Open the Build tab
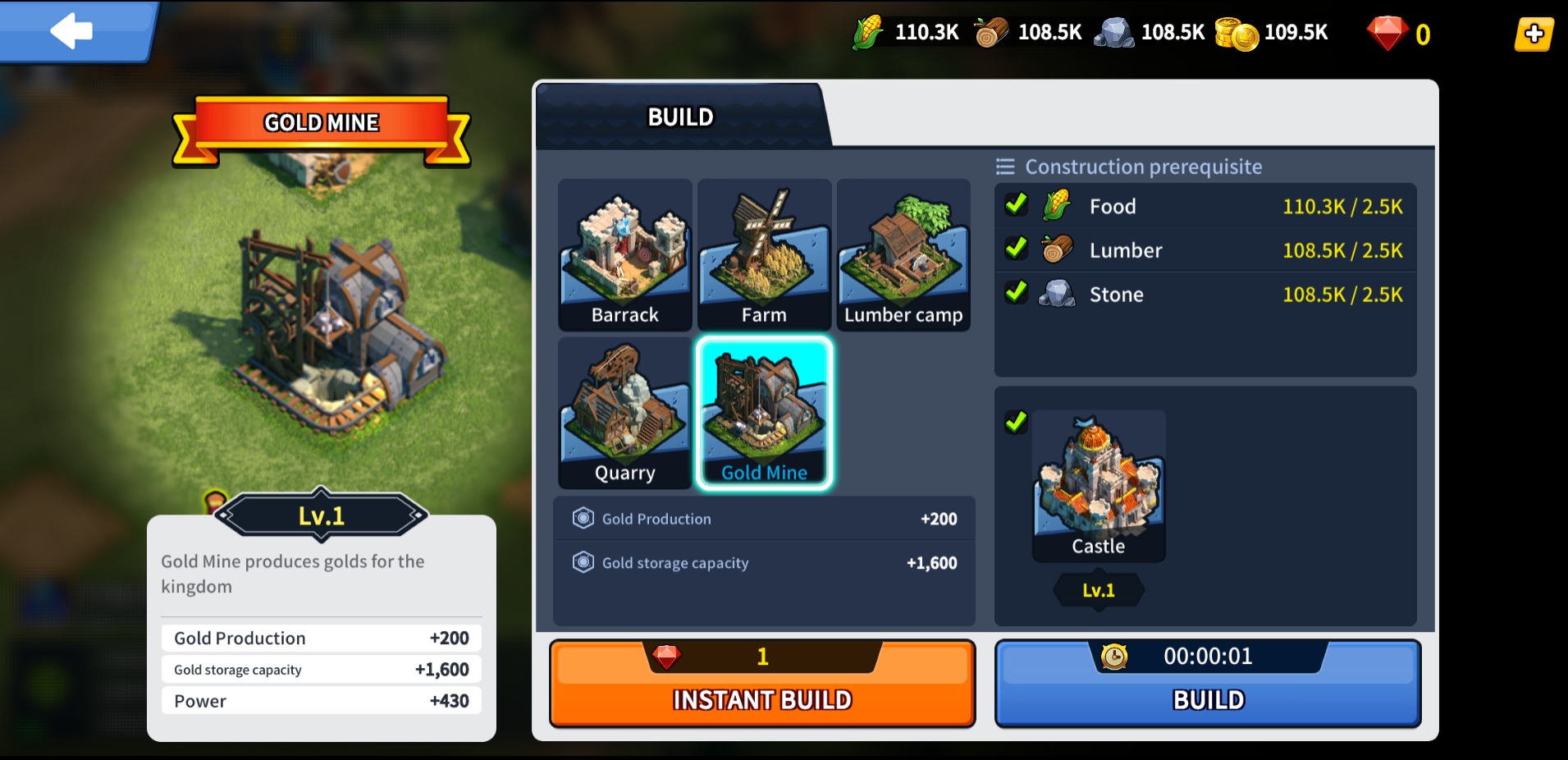The height and width of the screenshot is (760, 1568). (681, 117)
